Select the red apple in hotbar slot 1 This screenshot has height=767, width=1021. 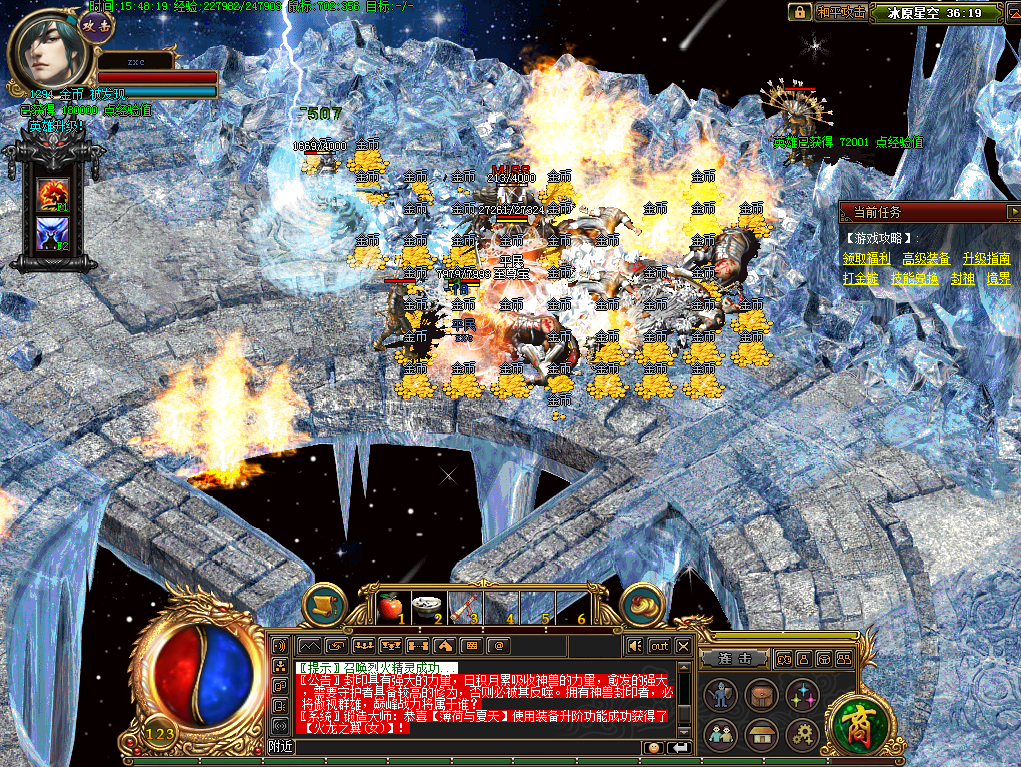pyautogui.click(x=391, y=604)
